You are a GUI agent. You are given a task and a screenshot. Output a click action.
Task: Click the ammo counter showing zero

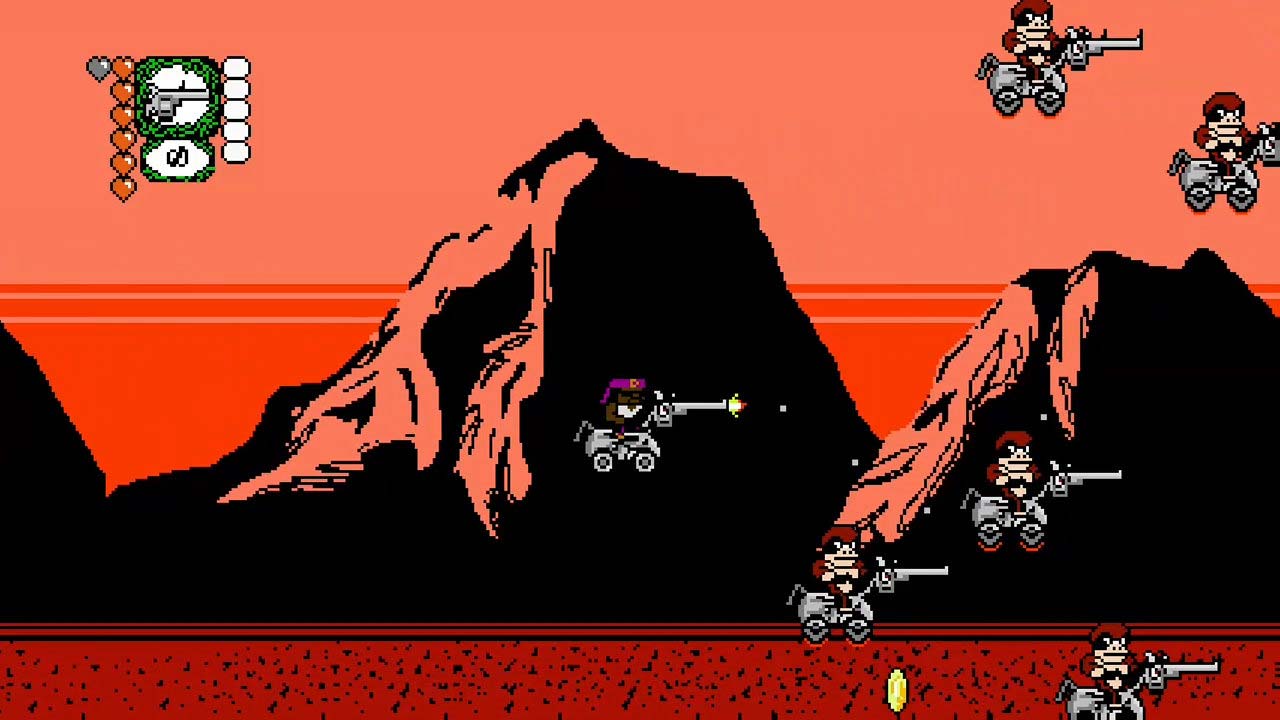click(179, 156)
